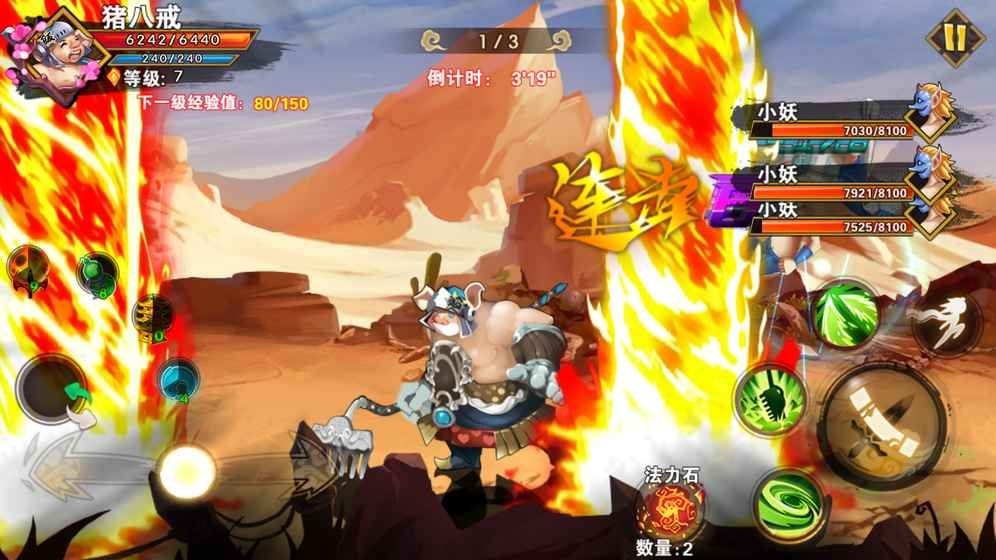Use the striped golden item icon
996x560 pixels.
150,316
